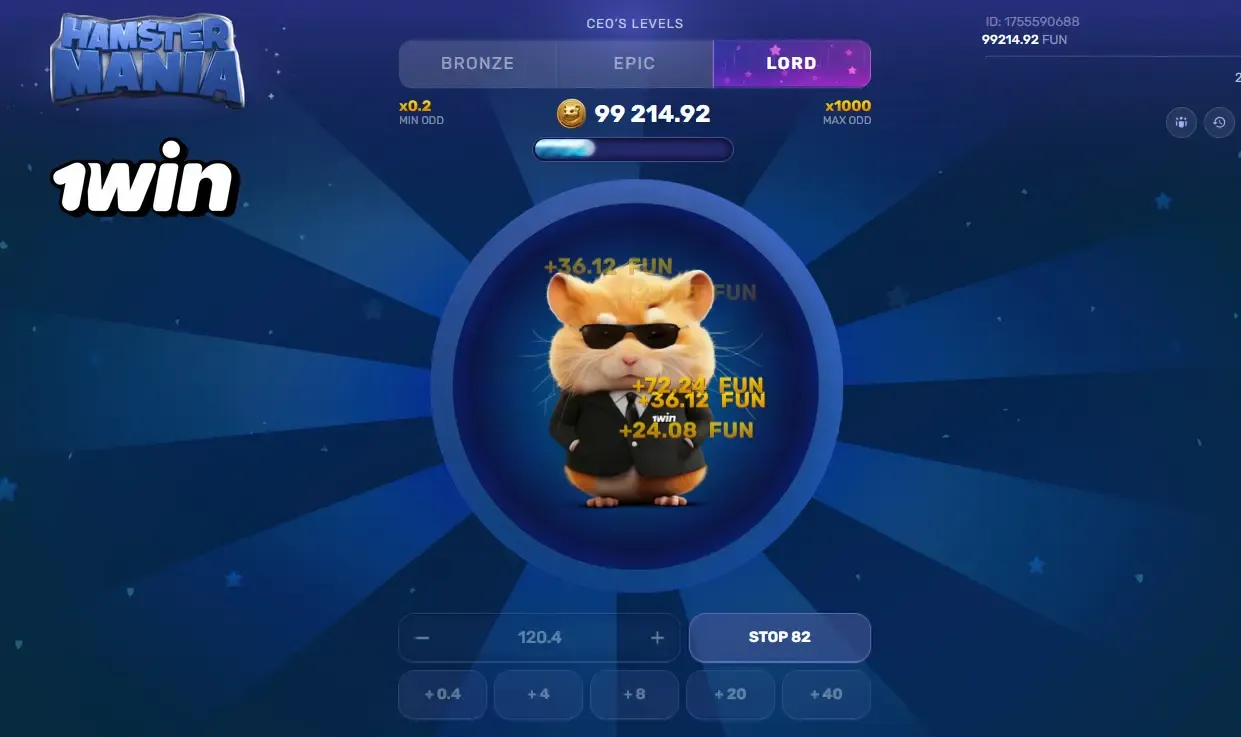This screenshot has width=1241, height=737.
Task: Select the Epic CEO level
Action: point(634,64)
